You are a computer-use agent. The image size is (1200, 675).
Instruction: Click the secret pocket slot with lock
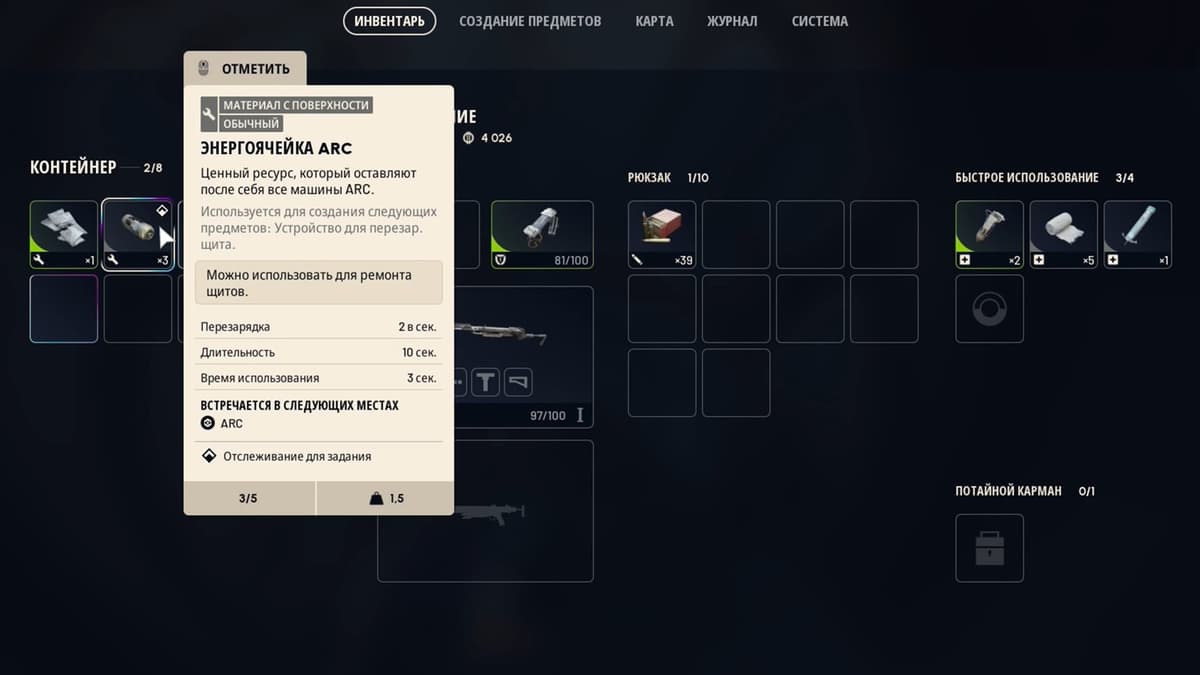pyautogui.click(x=989, y=548)
